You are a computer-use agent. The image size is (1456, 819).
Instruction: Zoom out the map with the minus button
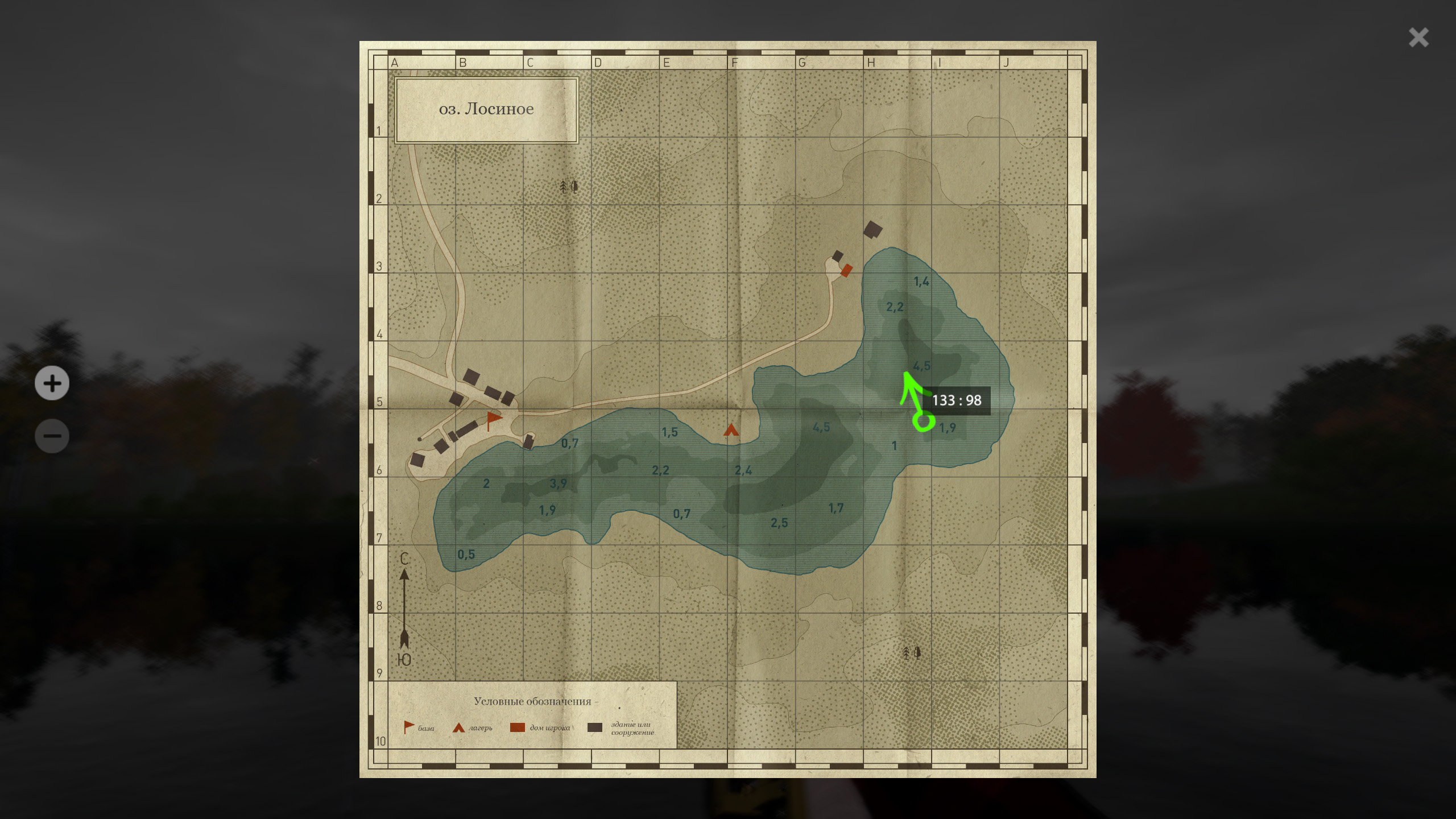coord(52,436)
